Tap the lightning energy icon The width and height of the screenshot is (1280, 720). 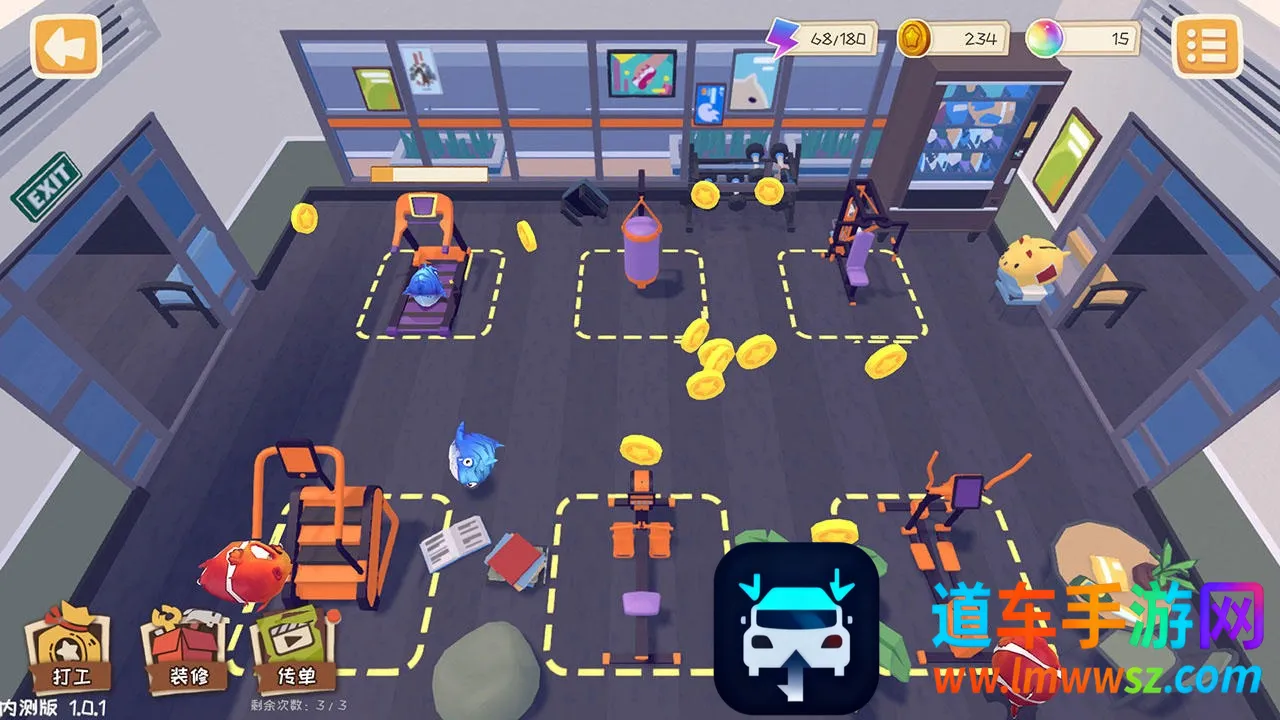point(782,39)
